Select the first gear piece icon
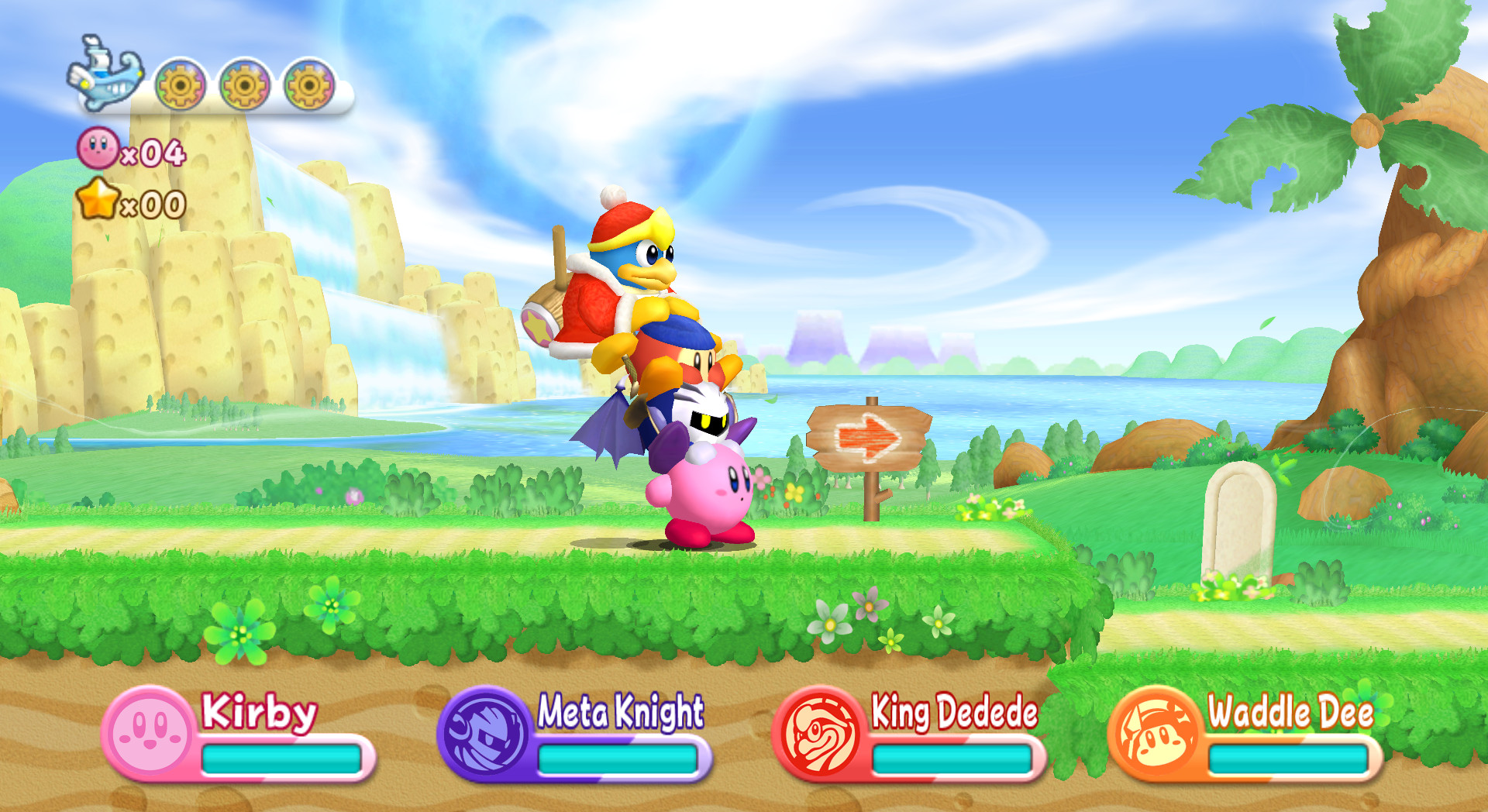 (180, 85)
